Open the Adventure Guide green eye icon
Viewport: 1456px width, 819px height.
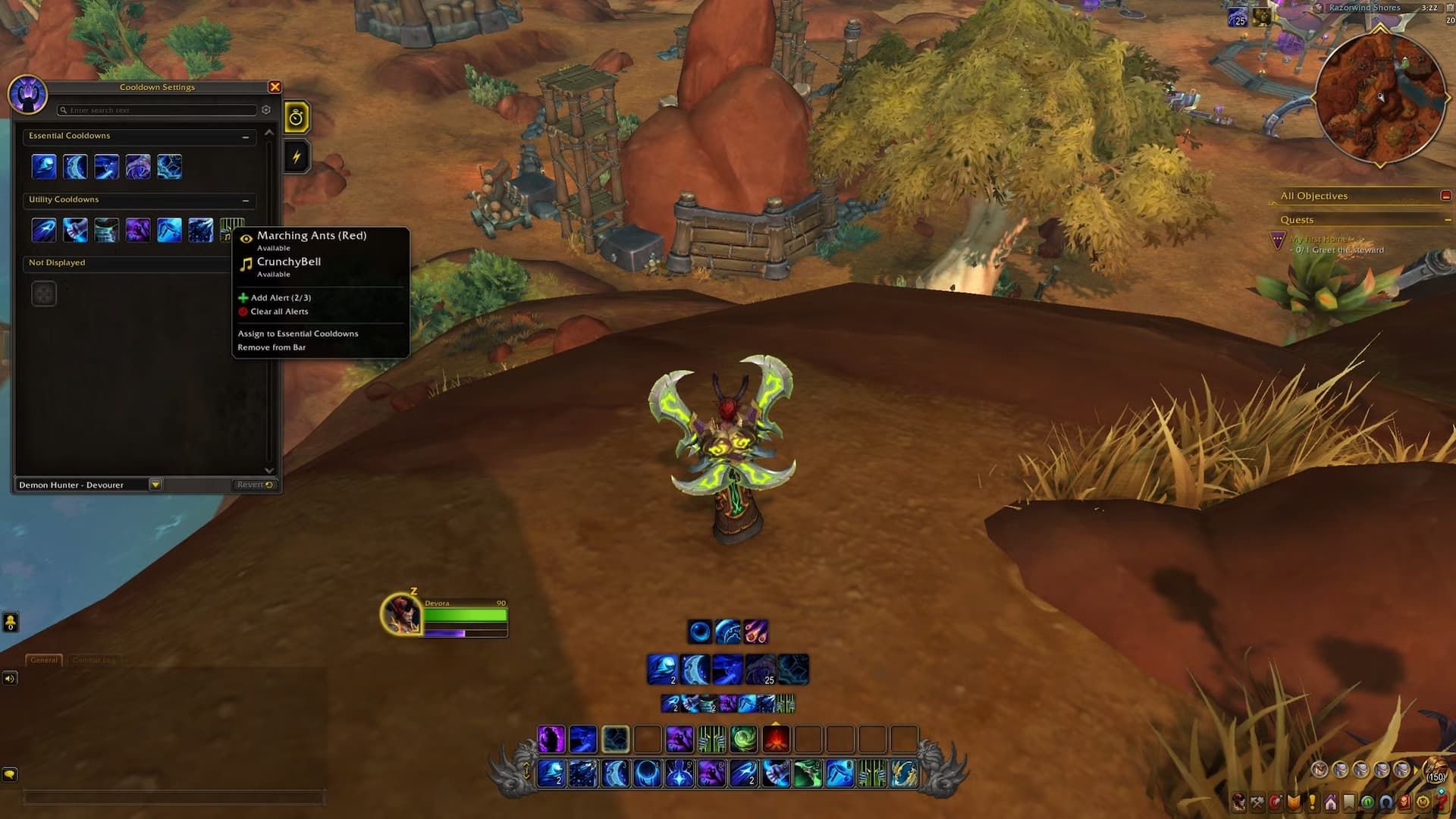[x=1367, y=802]
